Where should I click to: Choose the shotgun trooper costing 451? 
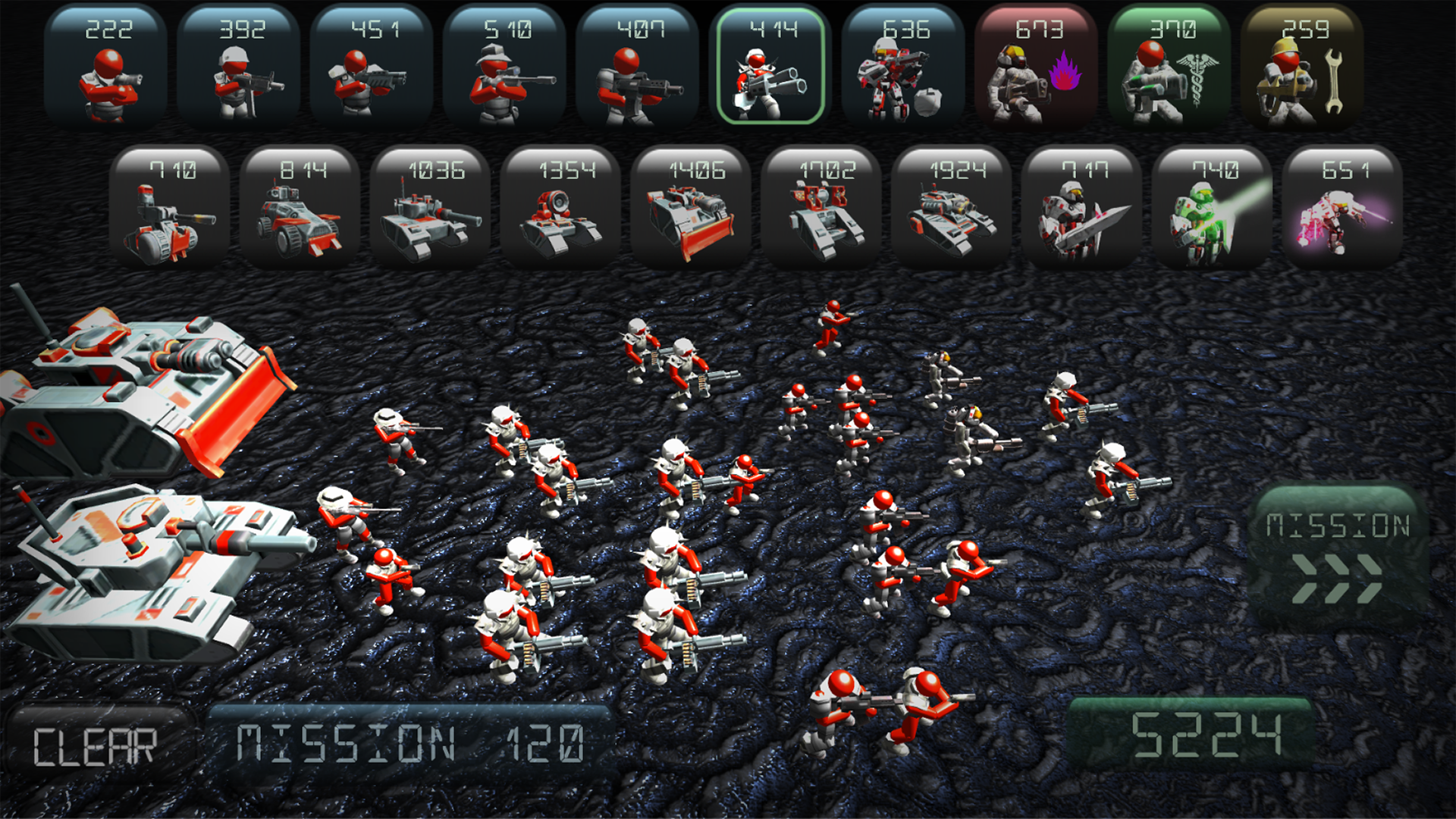click(369, 68)
